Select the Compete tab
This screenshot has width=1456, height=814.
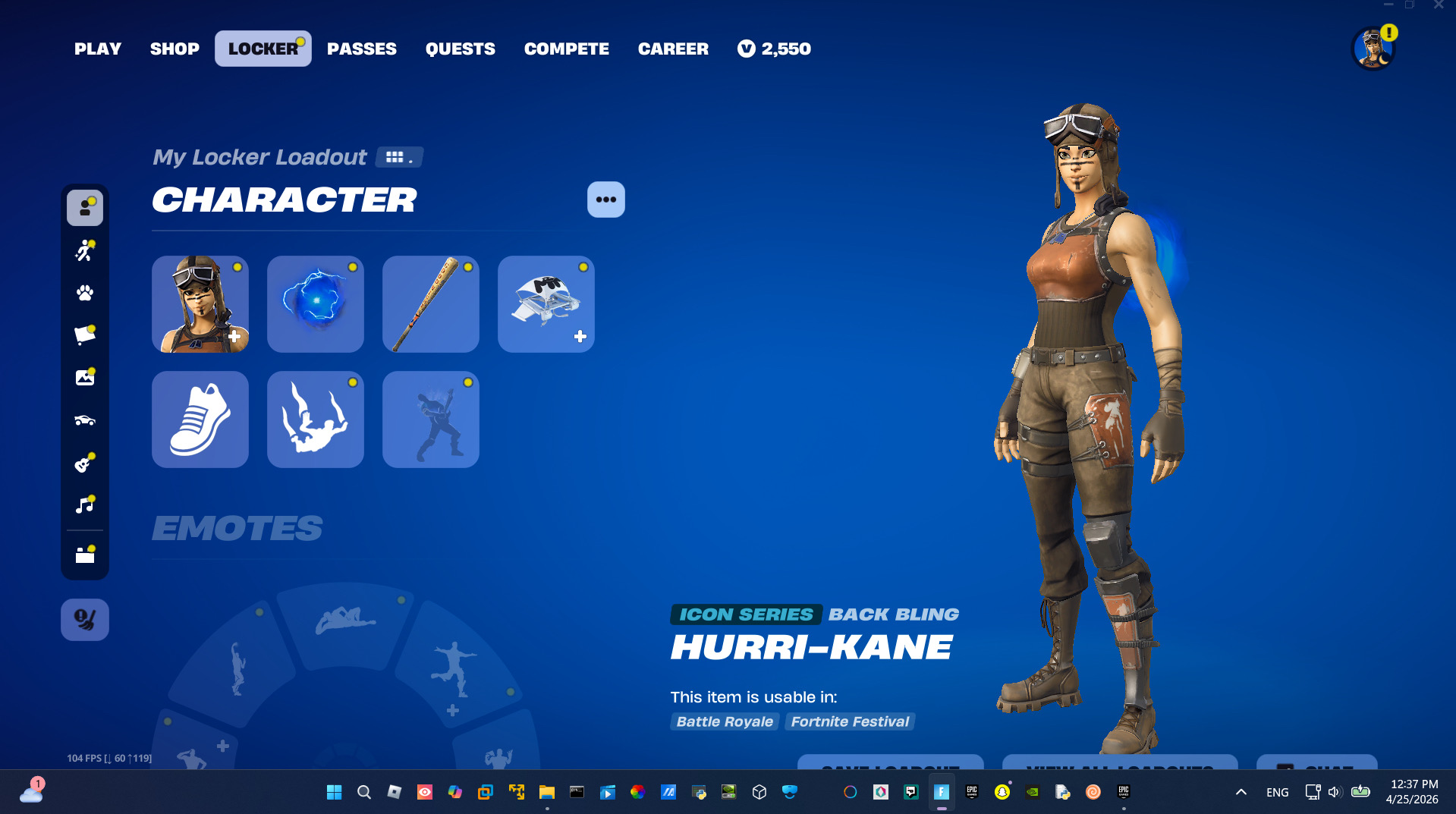[567, 49]
